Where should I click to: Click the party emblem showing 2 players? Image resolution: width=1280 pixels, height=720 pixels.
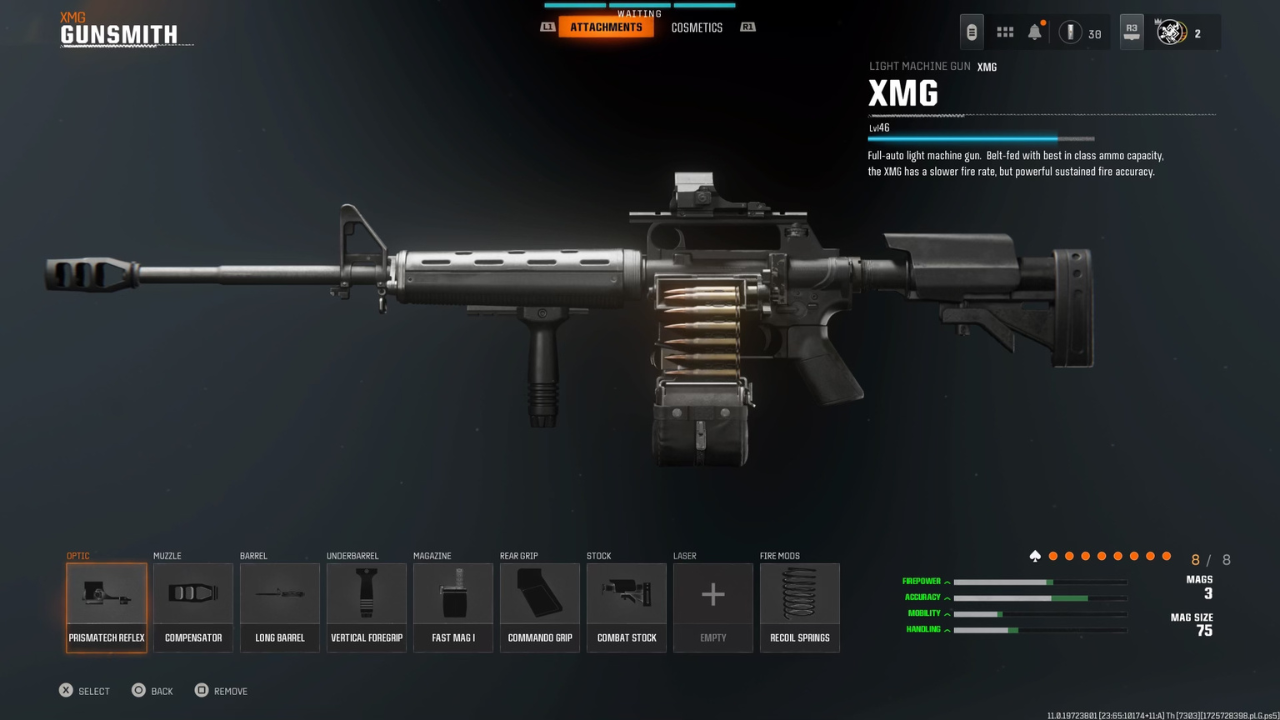point(1170,32)
